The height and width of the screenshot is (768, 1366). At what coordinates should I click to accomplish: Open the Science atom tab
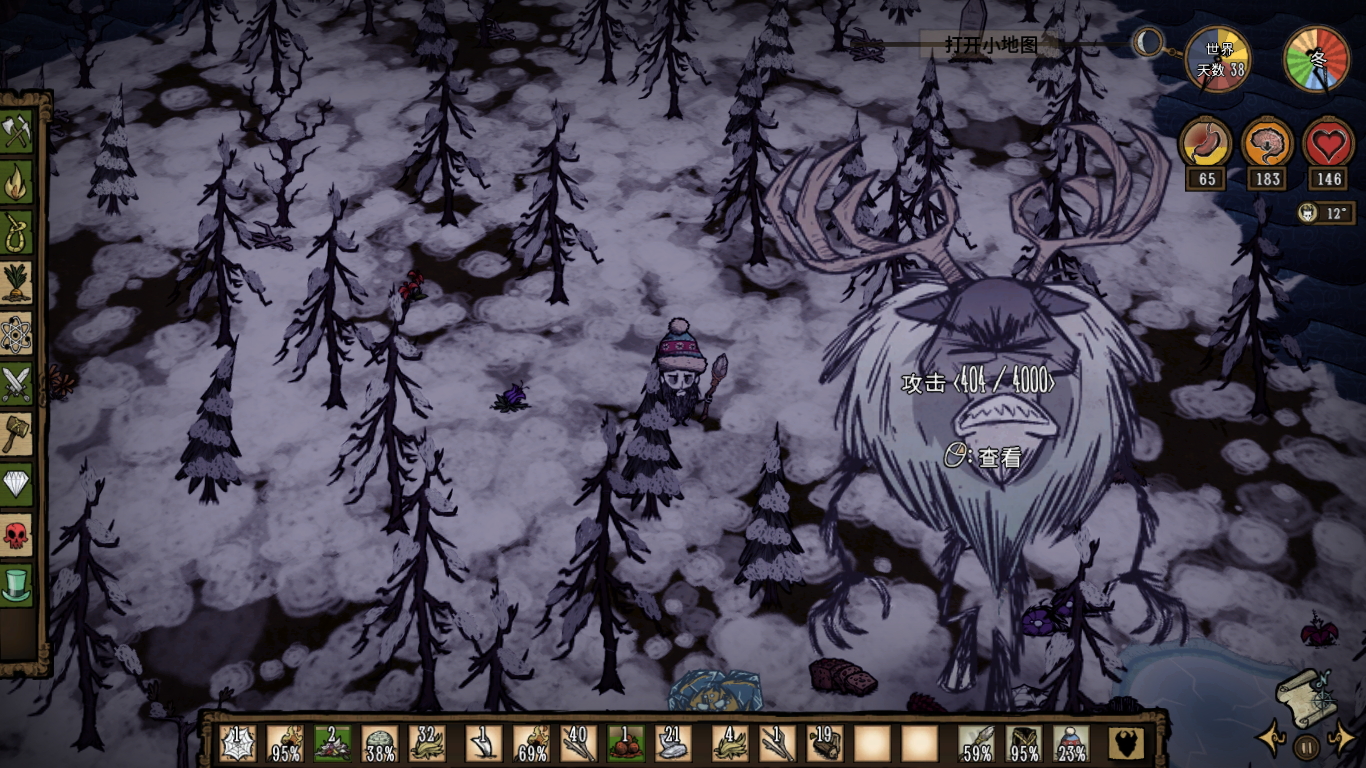point(17,334)
